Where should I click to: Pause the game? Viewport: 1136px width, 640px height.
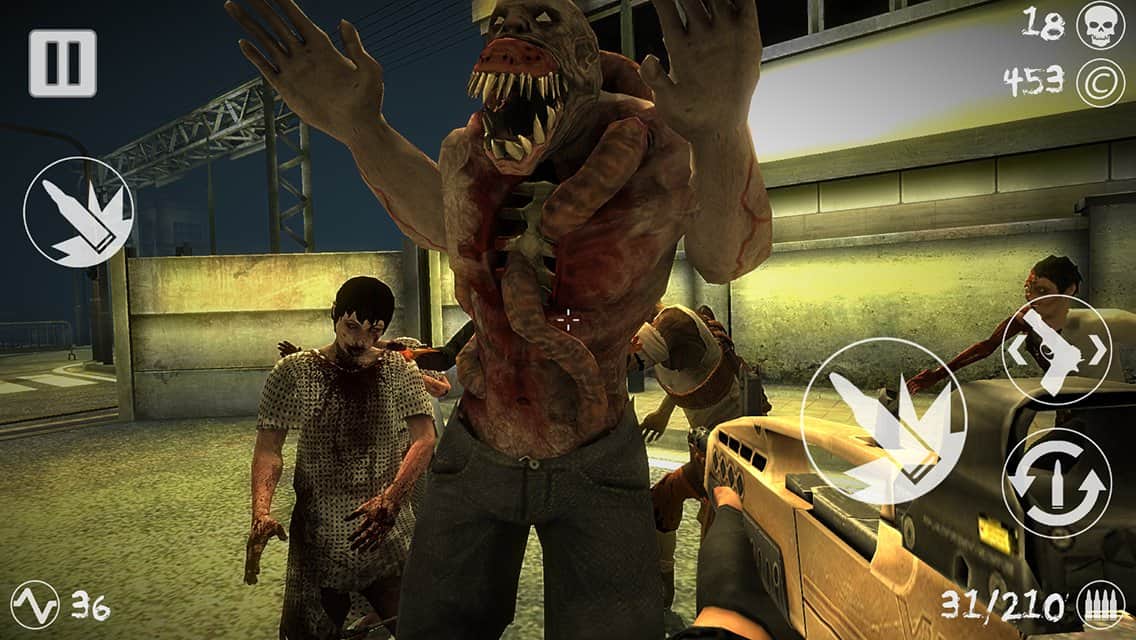62,63
